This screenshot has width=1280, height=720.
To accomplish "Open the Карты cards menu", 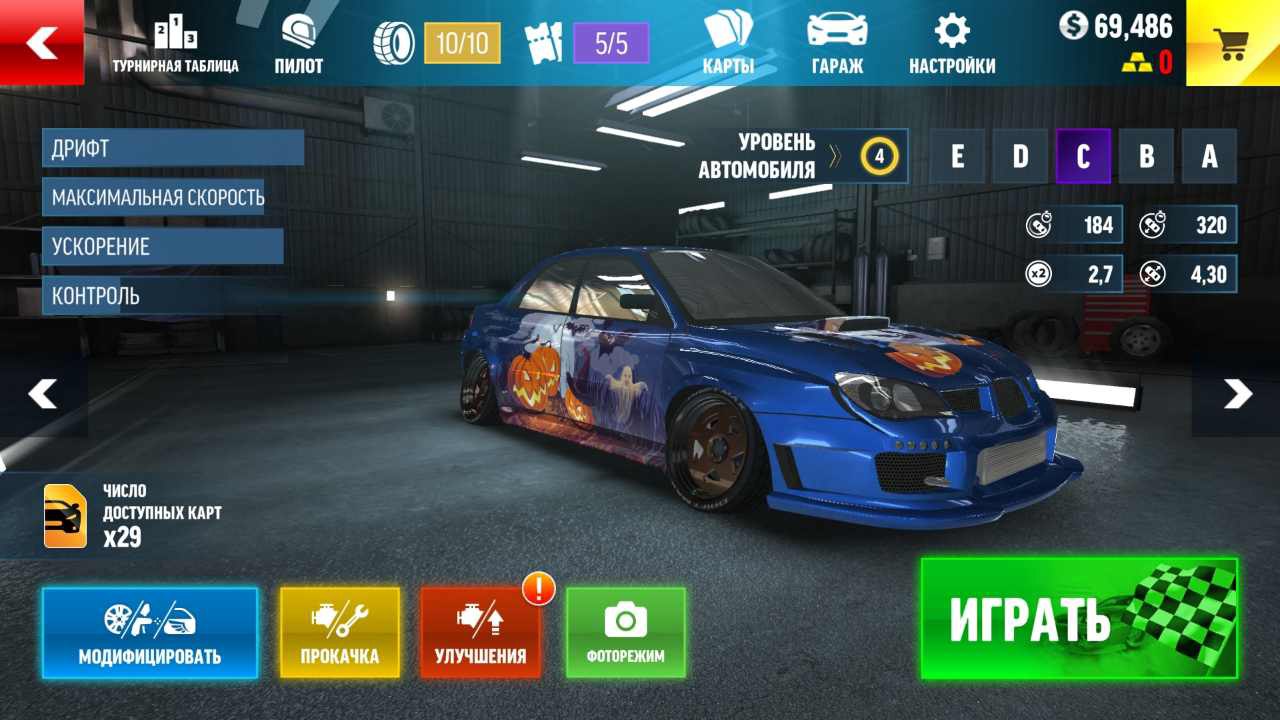I will pyautogui.click(x=728, y=45).
